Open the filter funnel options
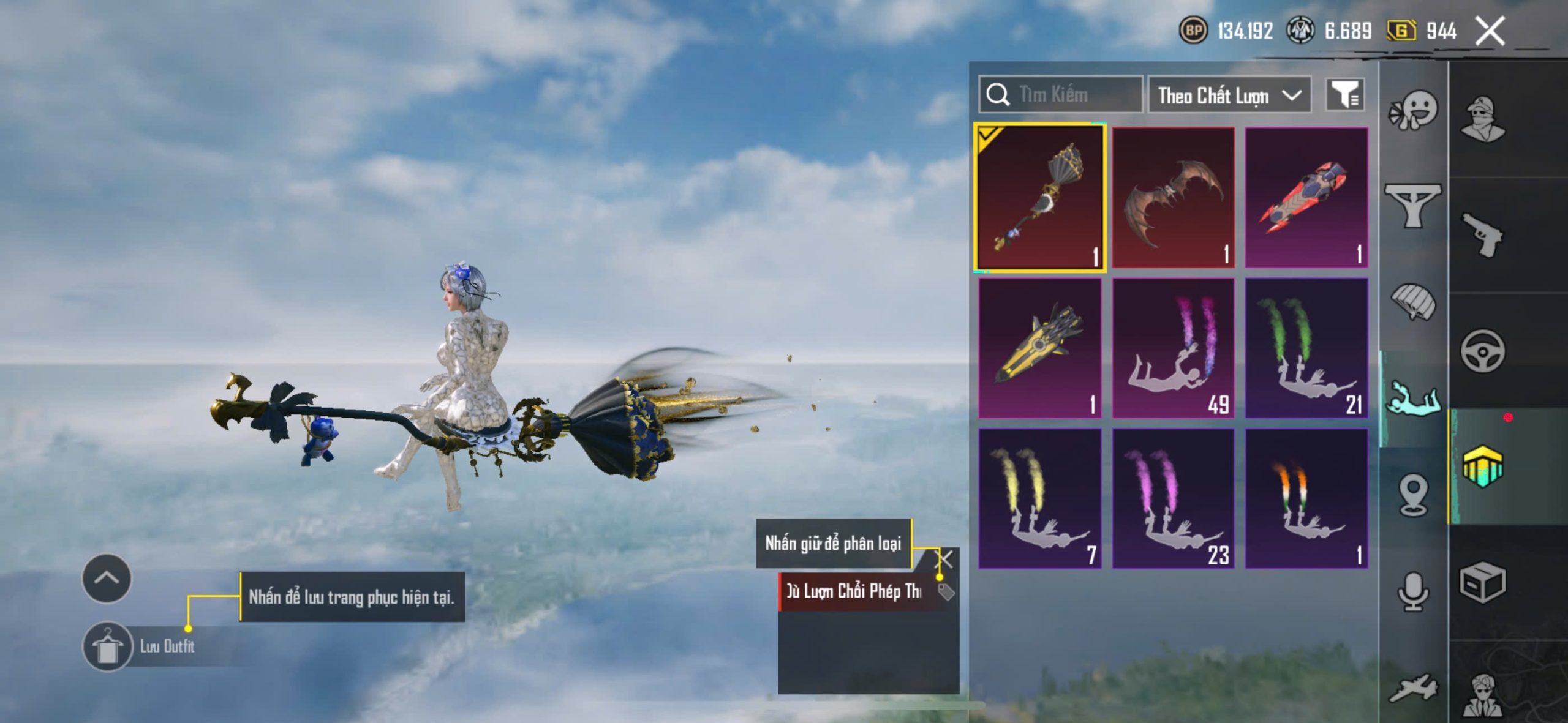Viewport: 1568px width, 723px height. point(1344,95)
